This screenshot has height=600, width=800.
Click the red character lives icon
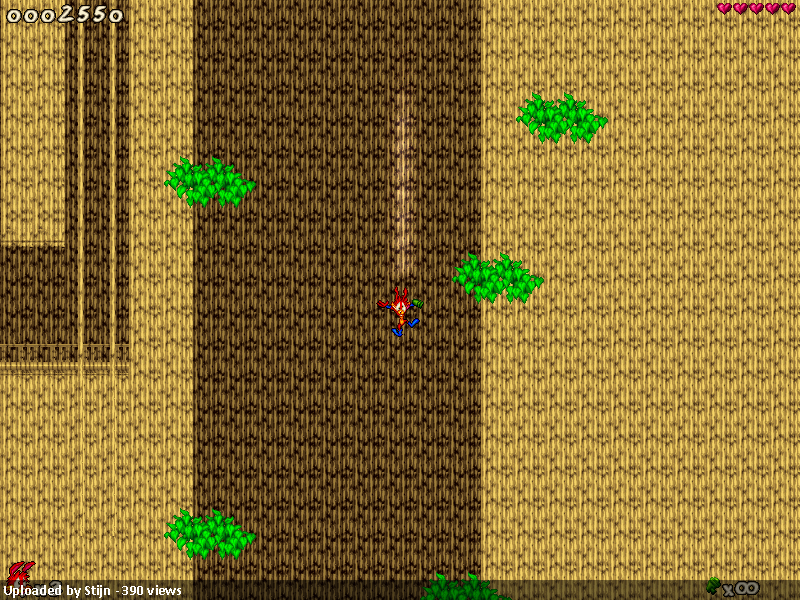[x=18, y=573]
